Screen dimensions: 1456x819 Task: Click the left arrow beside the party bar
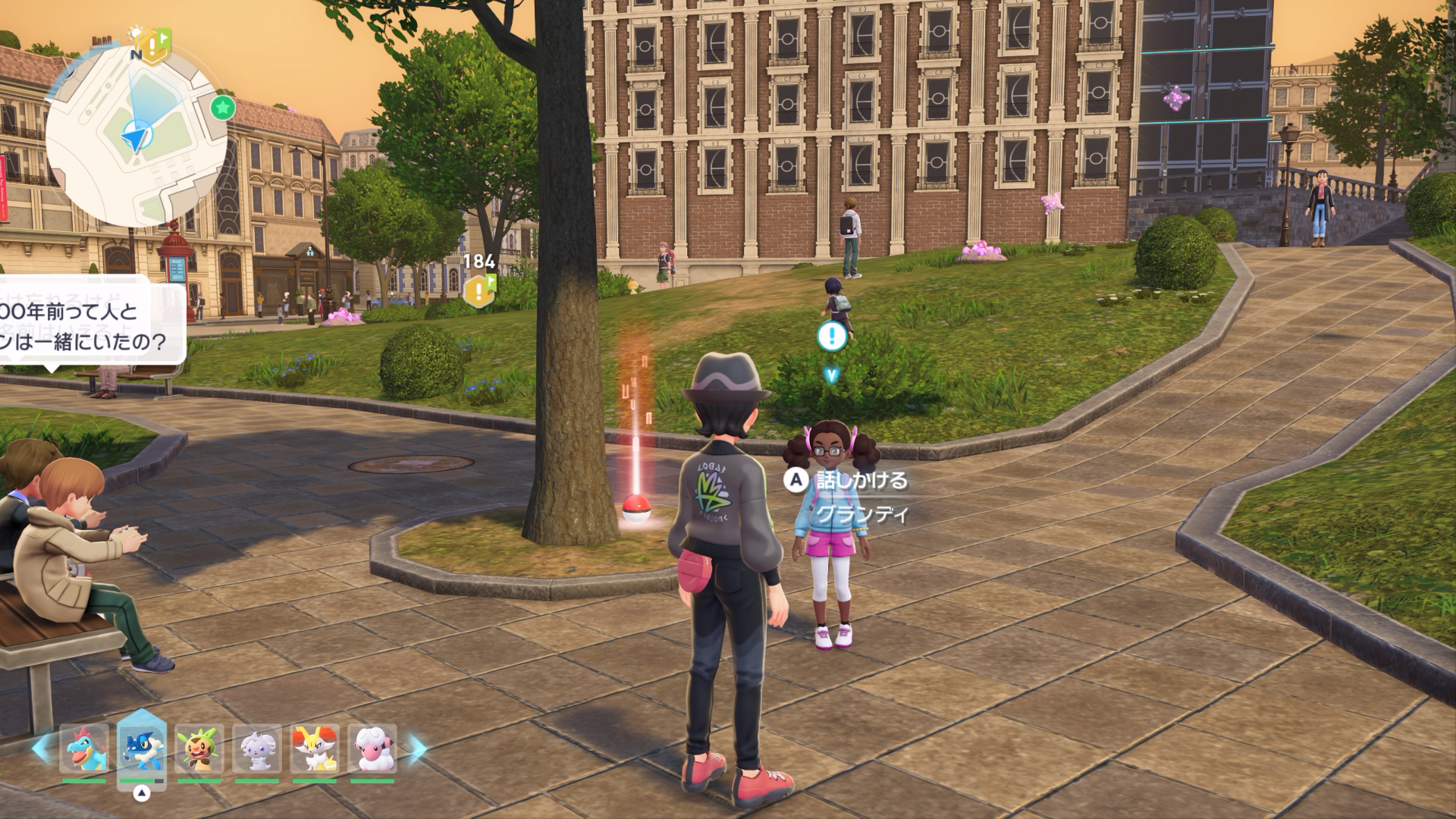click(x=42, y=748)
